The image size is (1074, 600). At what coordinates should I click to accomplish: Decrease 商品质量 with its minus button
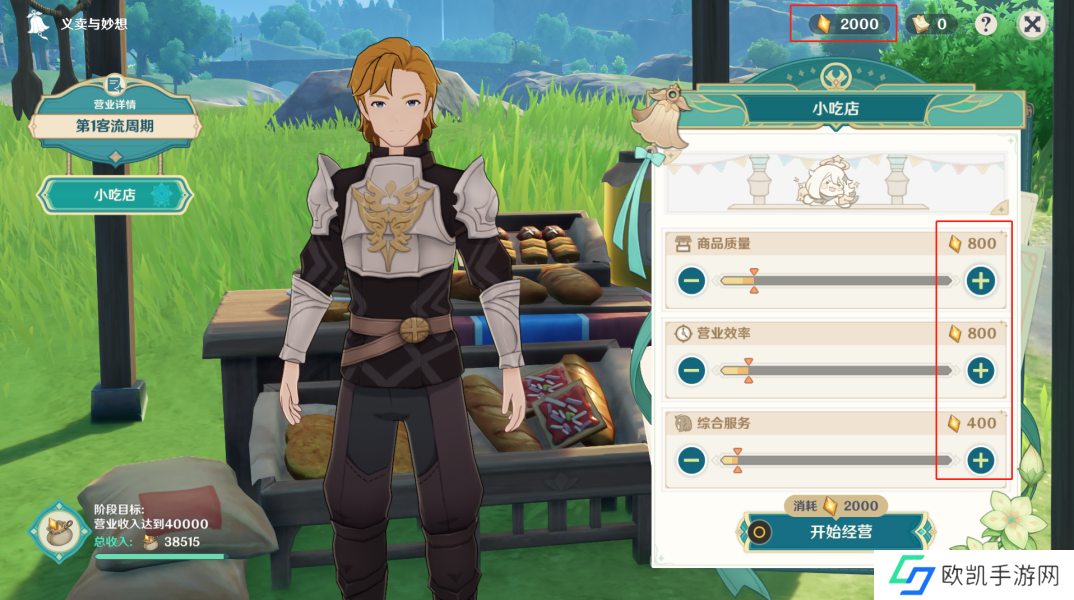pos(691,281)
